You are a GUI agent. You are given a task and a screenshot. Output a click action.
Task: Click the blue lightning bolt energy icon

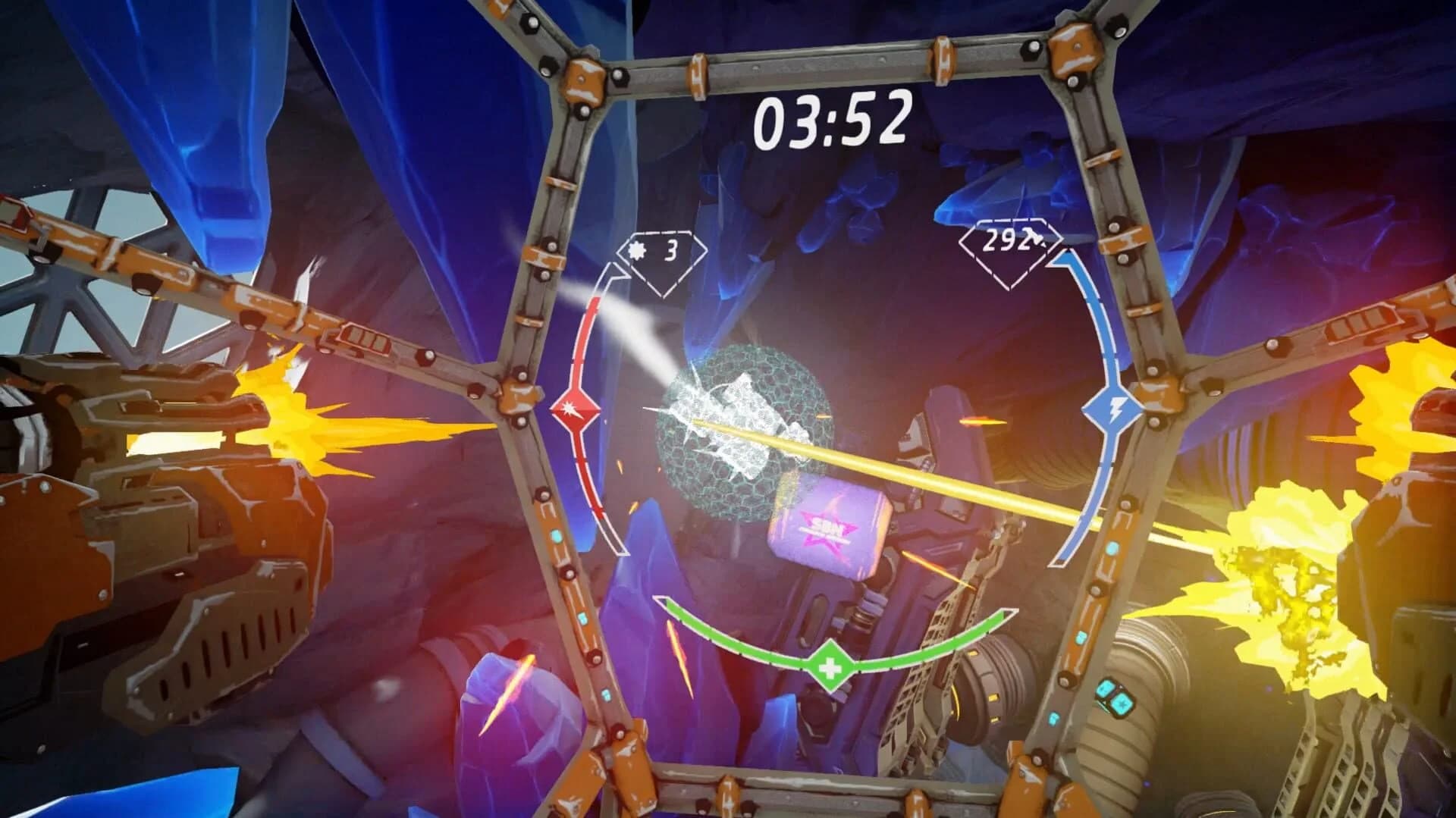(1112, 409)
